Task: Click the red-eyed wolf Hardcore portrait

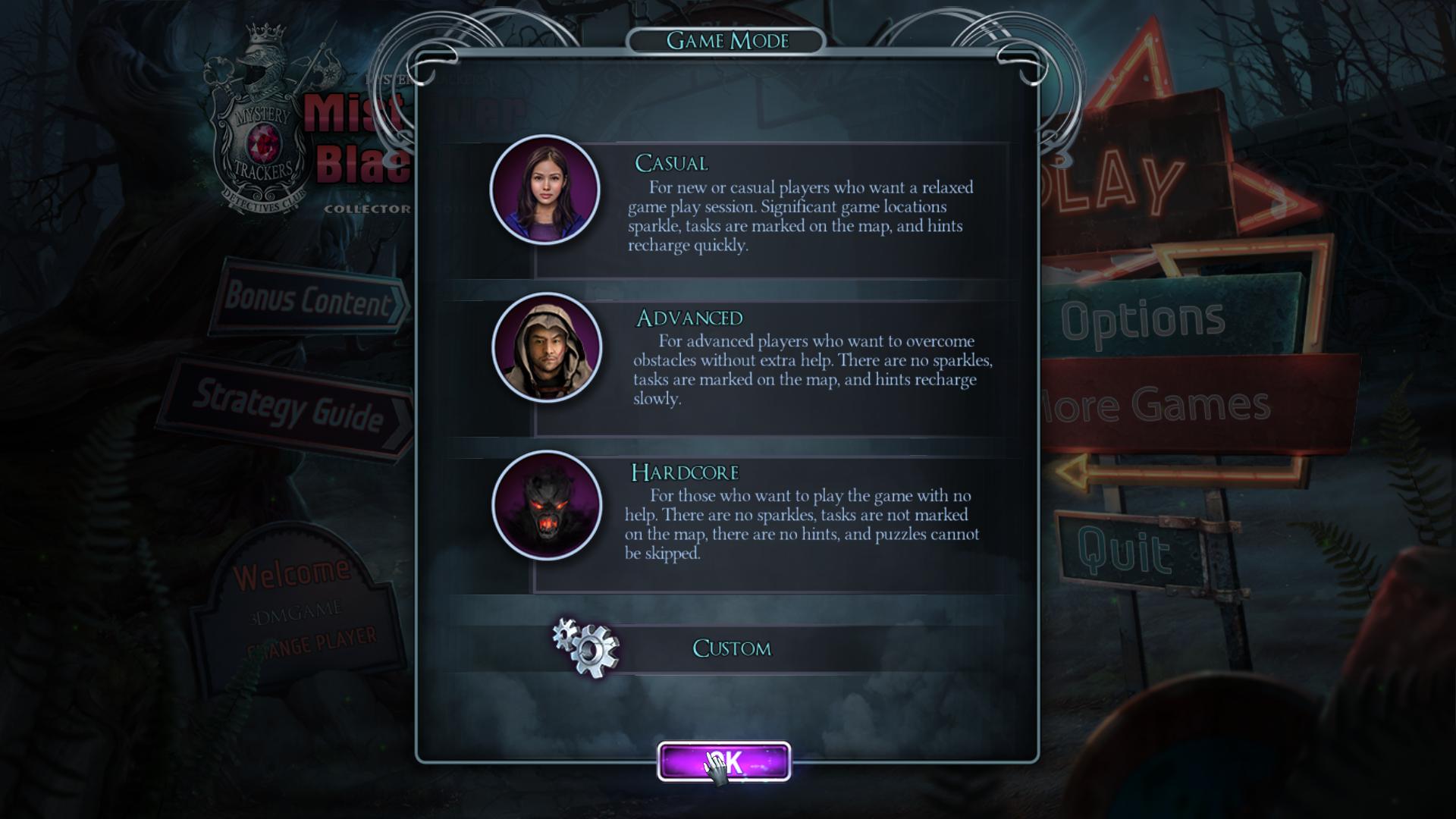Action: (x=547, y=505)
